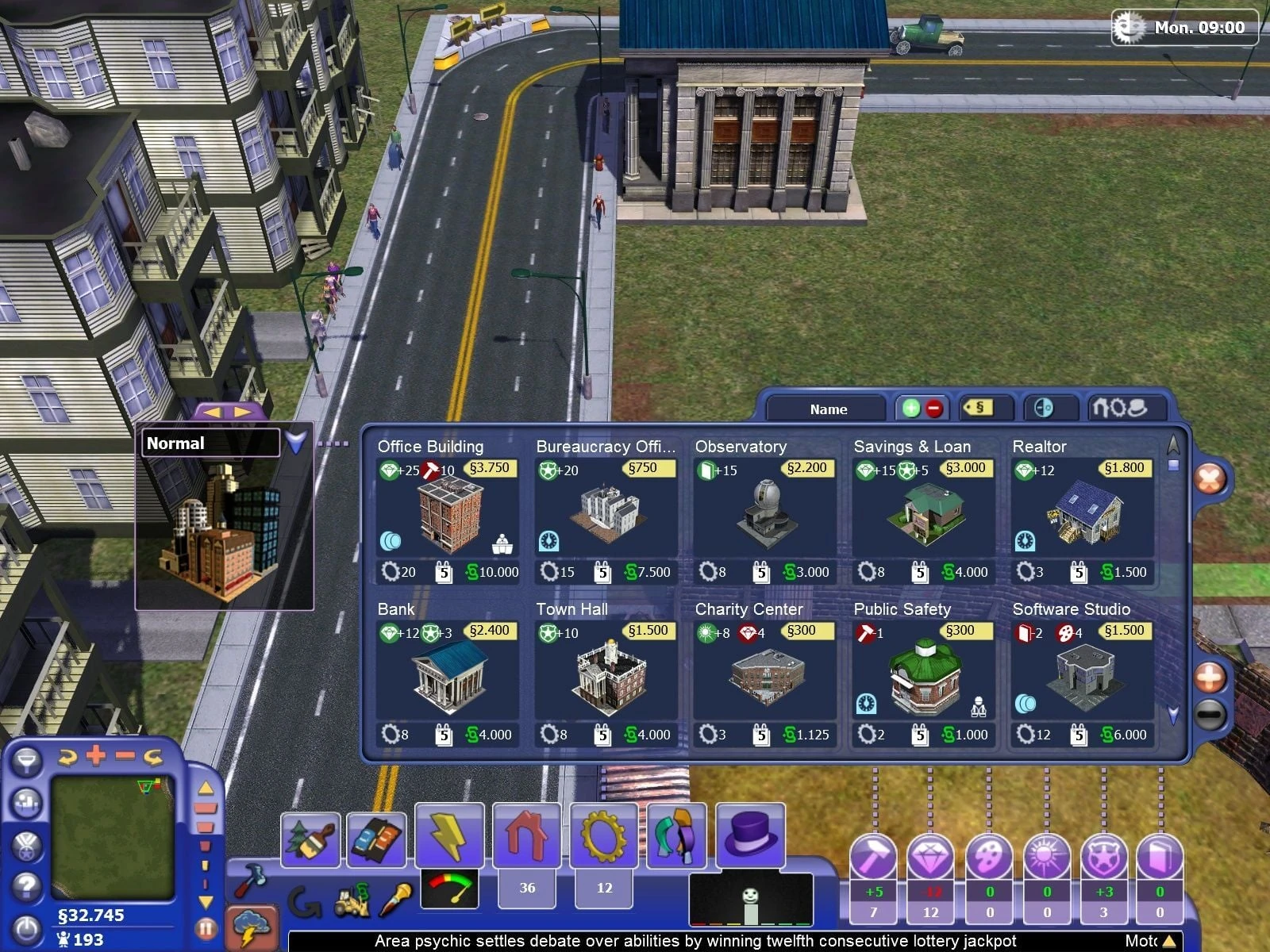Choose the Public Safety building
The image size is (1270, 952).
point(923,675)
